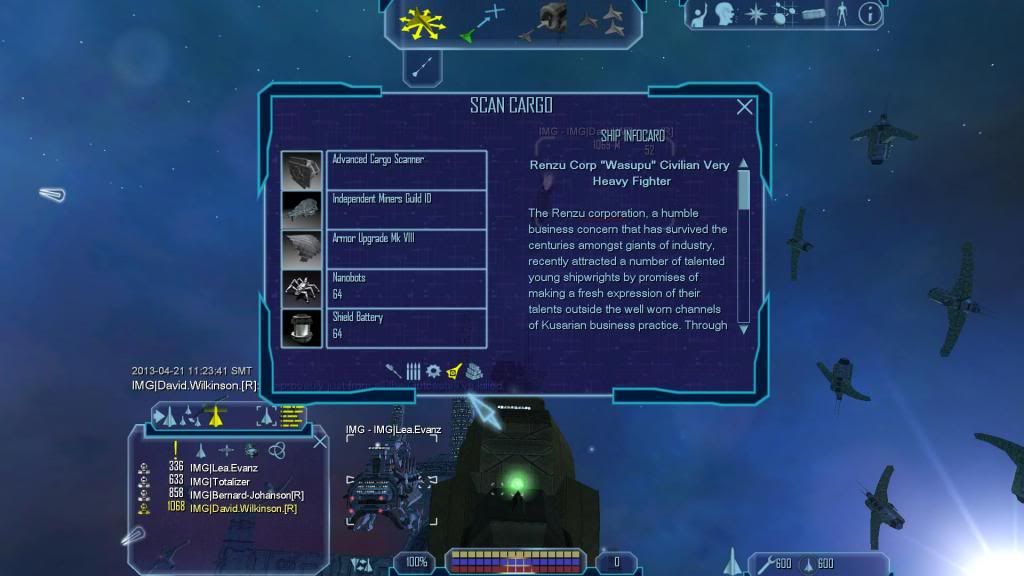Show the gear-shaped equipment category filter

[x=433, y=372]
